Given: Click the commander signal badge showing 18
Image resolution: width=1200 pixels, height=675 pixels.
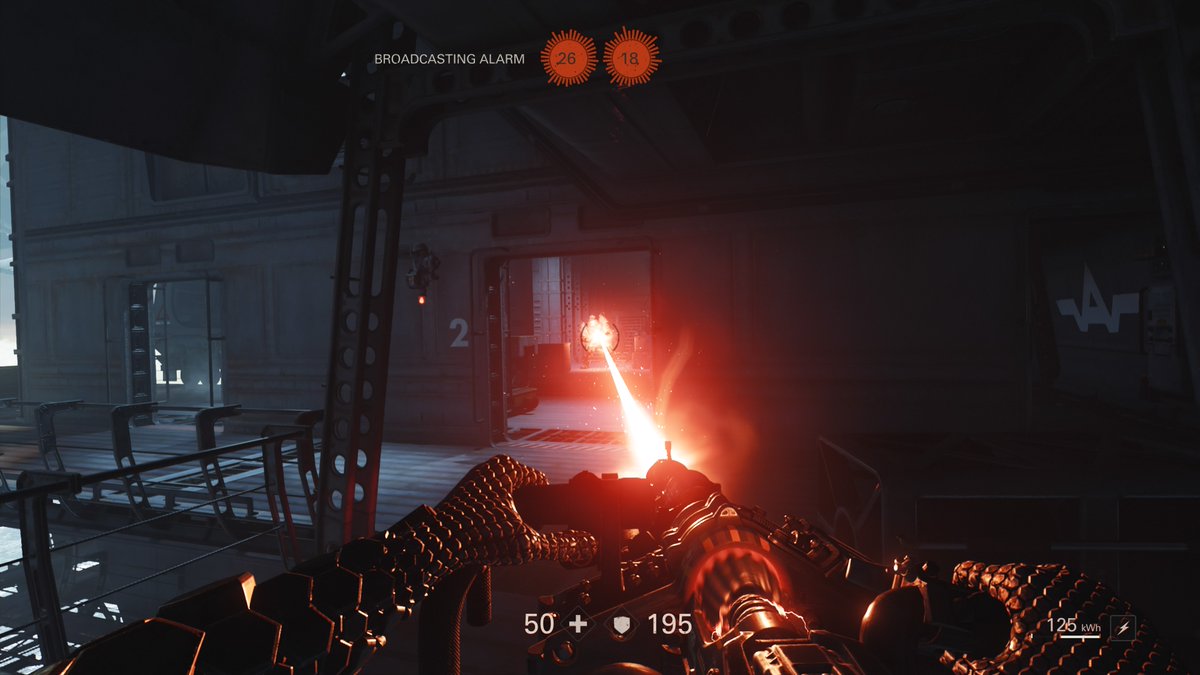Looking at the screenshot, I should pos(630,58).
